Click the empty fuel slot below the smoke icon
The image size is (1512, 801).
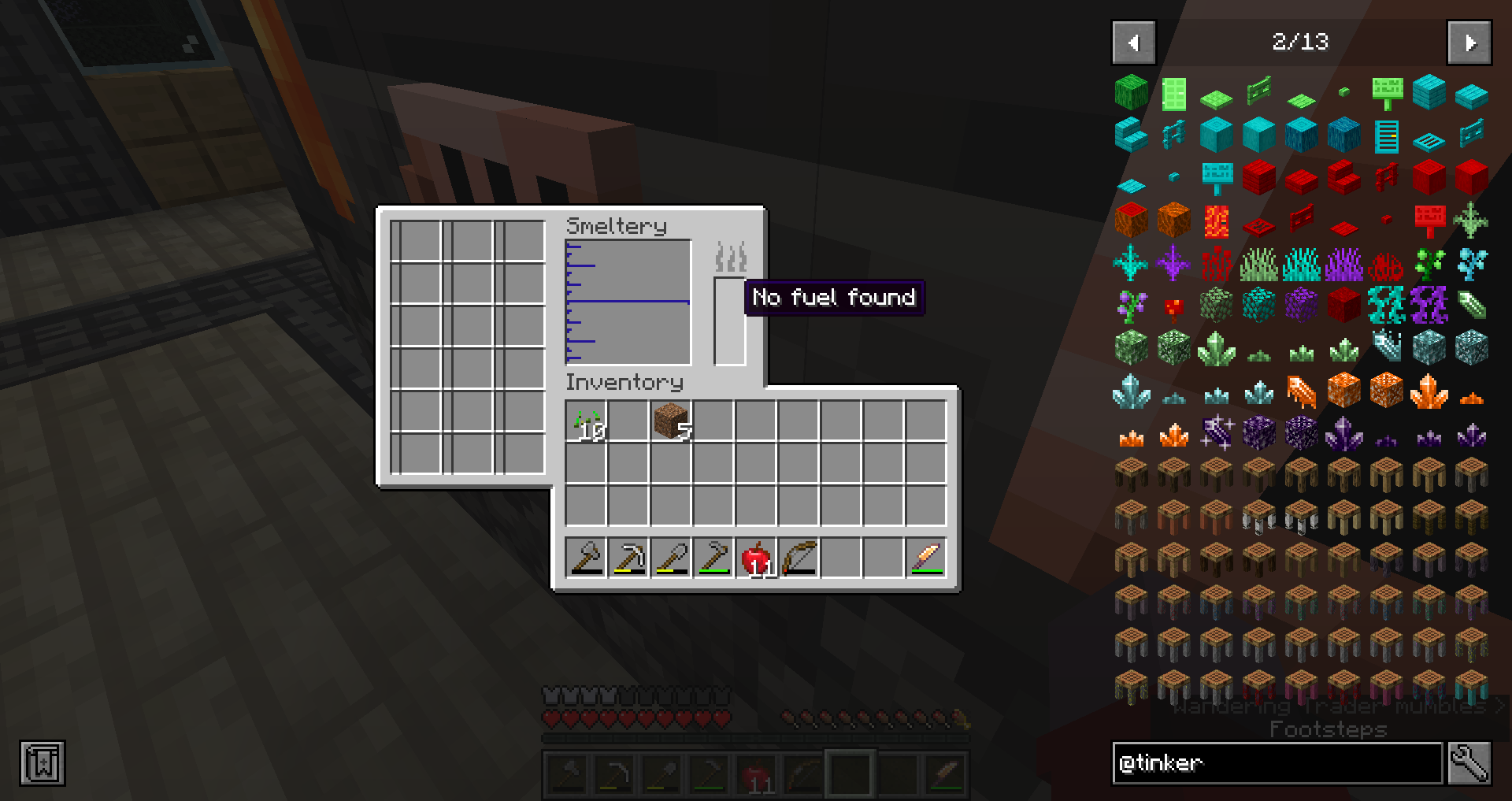(x=728, y=323)
